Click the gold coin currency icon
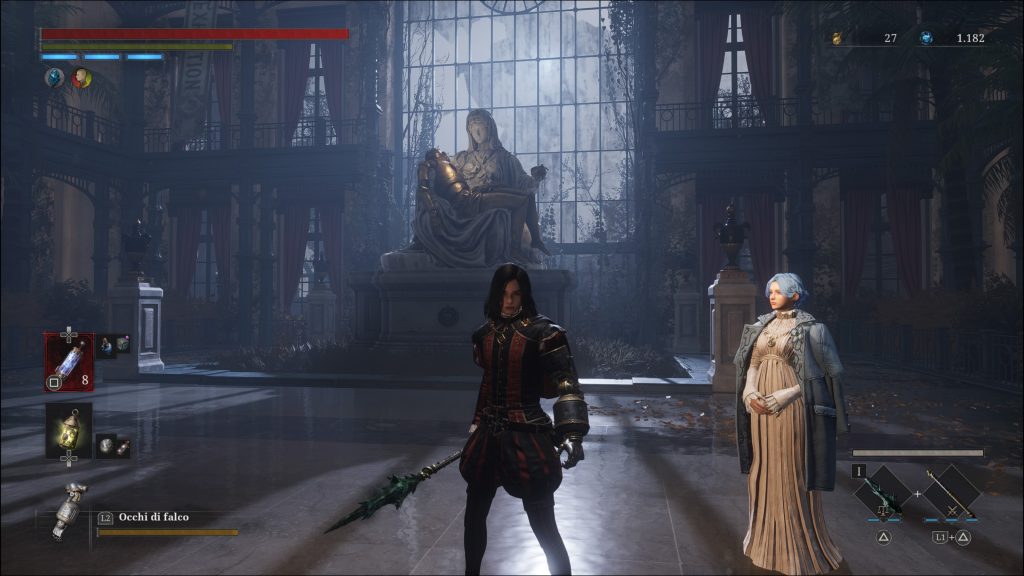This screenshot has width=1024, height=576. tap(835, 38)
